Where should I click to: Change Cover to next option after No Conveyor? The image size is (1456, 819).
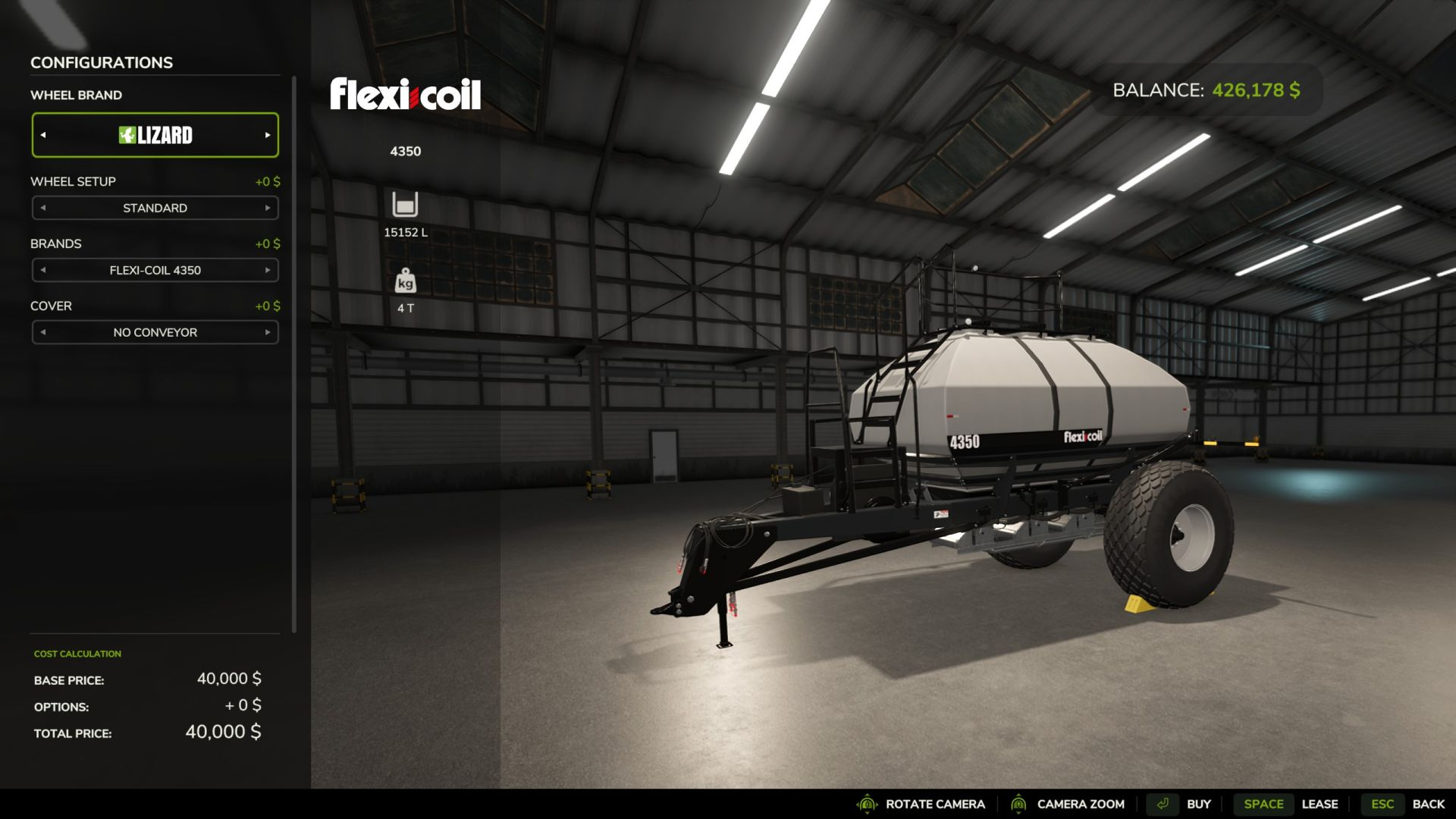click(x=268, y=332)
